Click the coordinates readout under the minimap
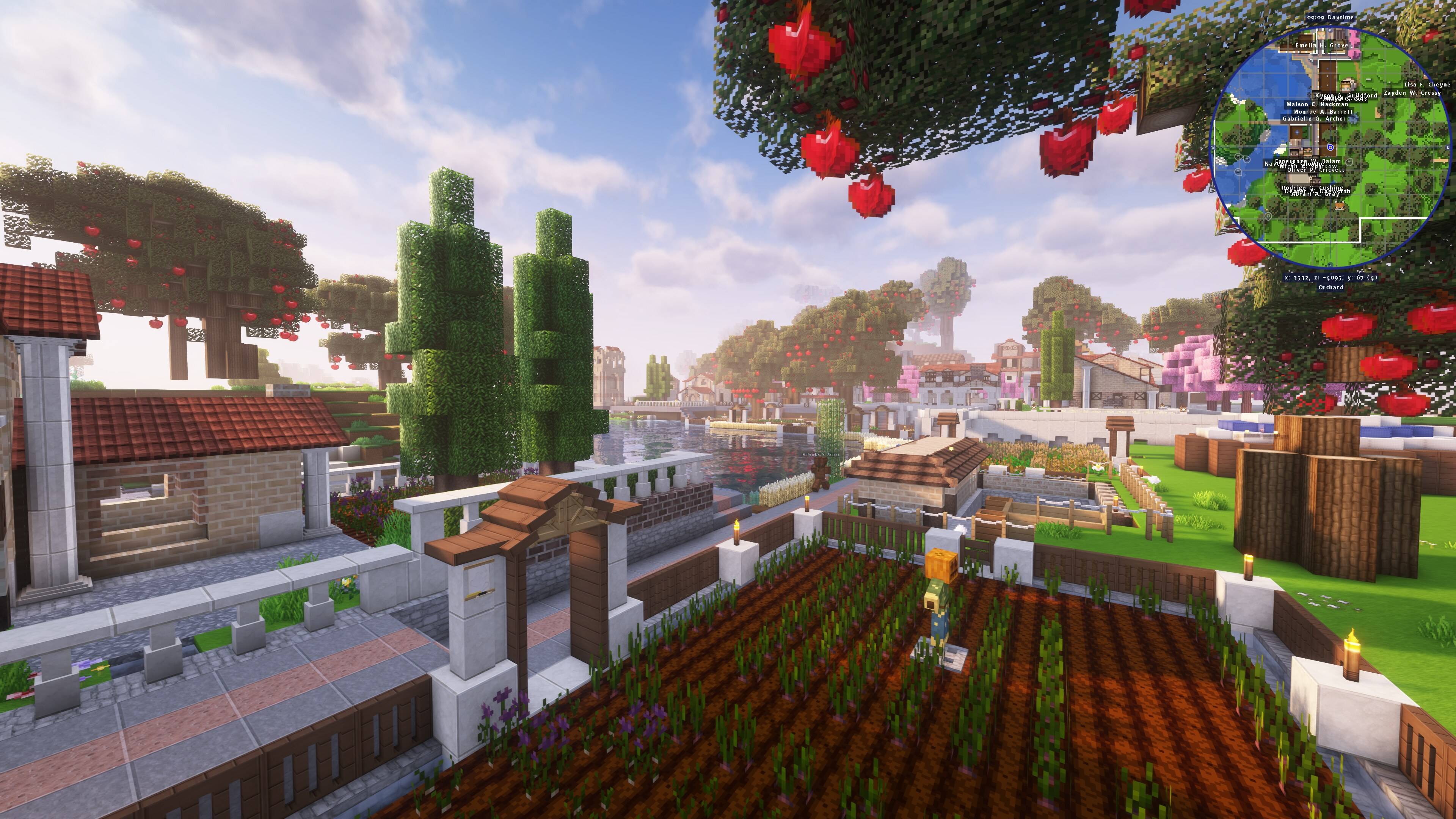Screen dimensions: 1456x819 pyautogui.click(x=1330, y=278)
